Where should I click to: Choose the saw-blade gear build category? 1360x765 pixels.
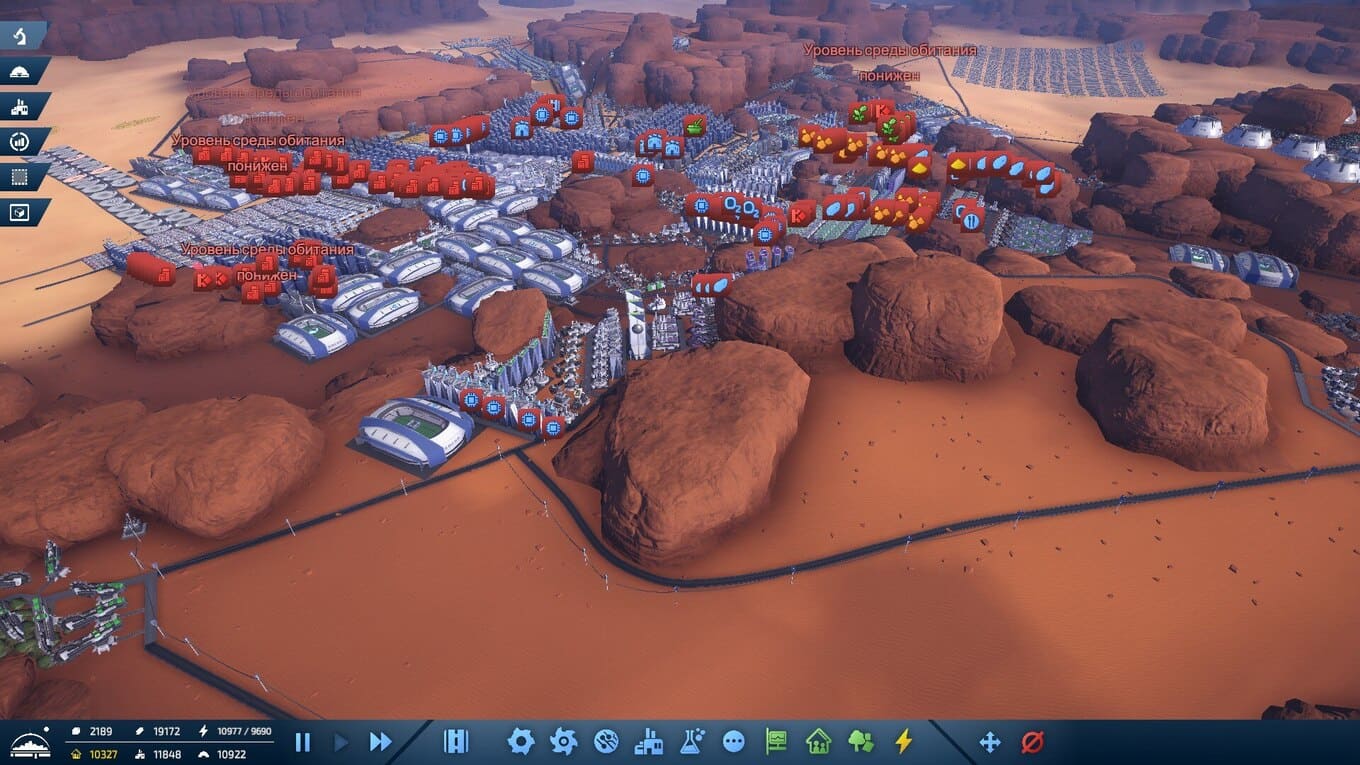(x=563, y=741)
